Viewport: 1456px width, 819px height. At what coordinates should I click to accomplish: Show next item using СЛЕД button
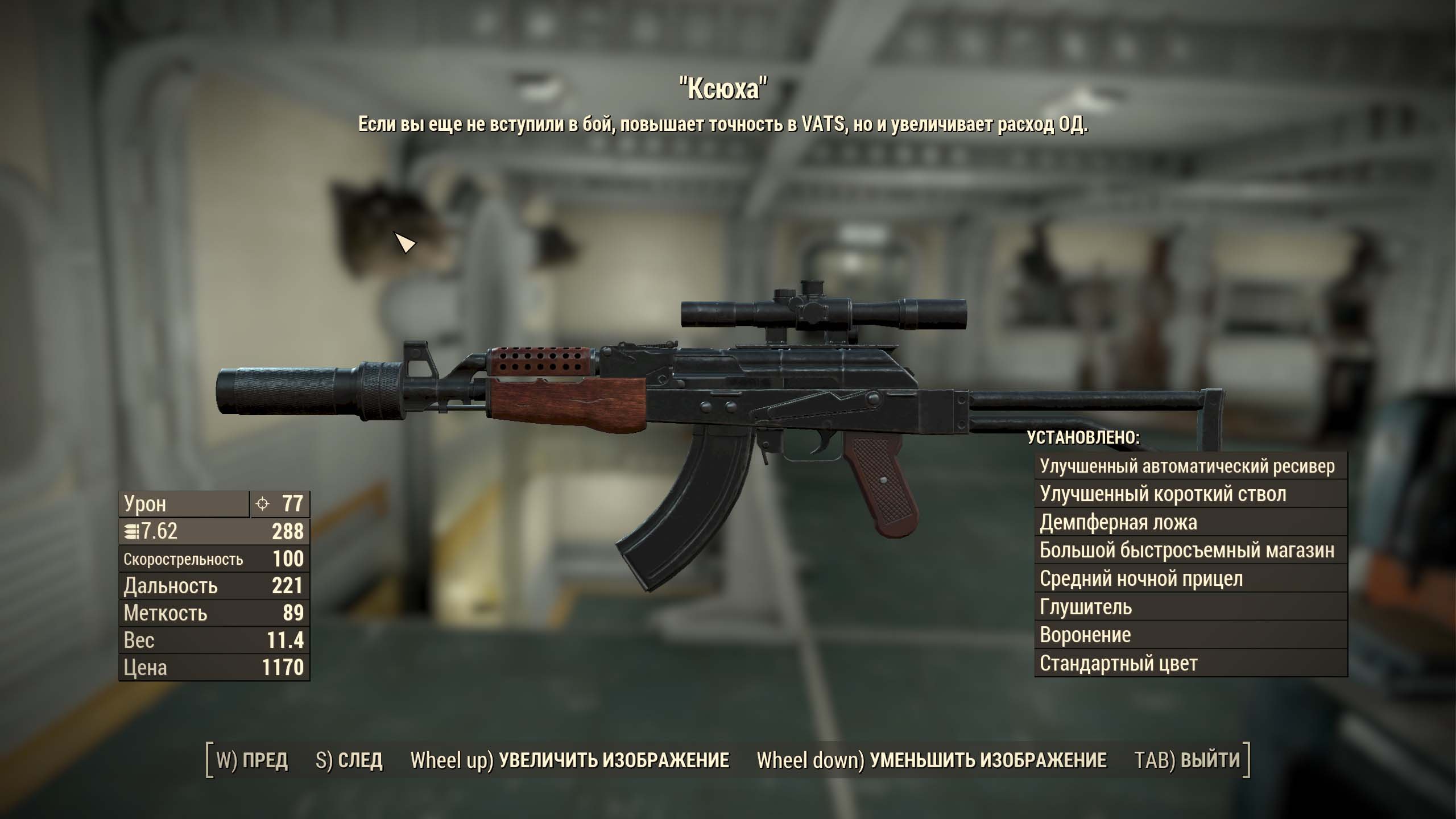[x=349, y=760]
